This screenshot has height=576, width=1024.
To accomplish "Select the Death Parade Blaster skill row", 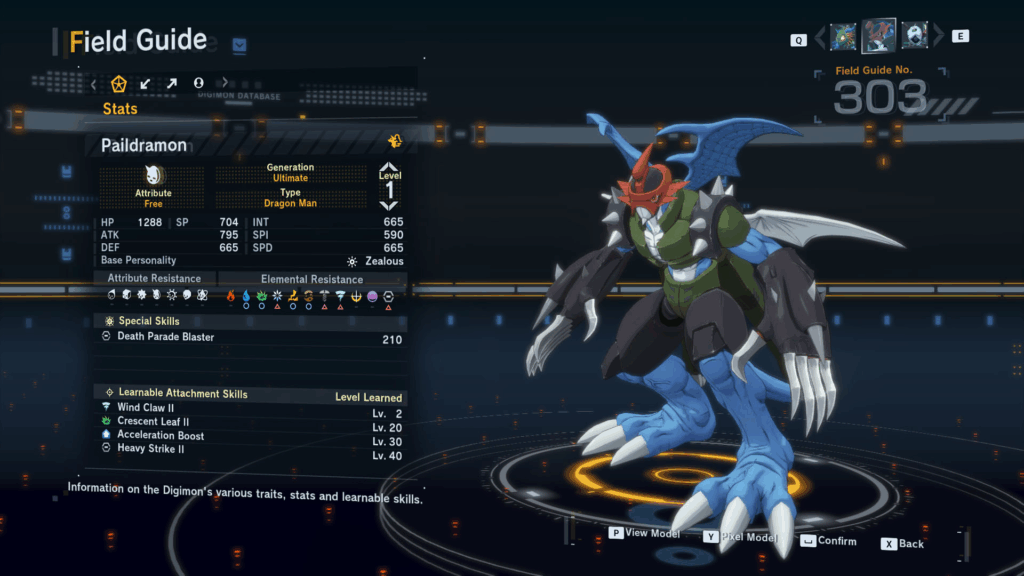I will pyautogui.click(x=252, y=338).
